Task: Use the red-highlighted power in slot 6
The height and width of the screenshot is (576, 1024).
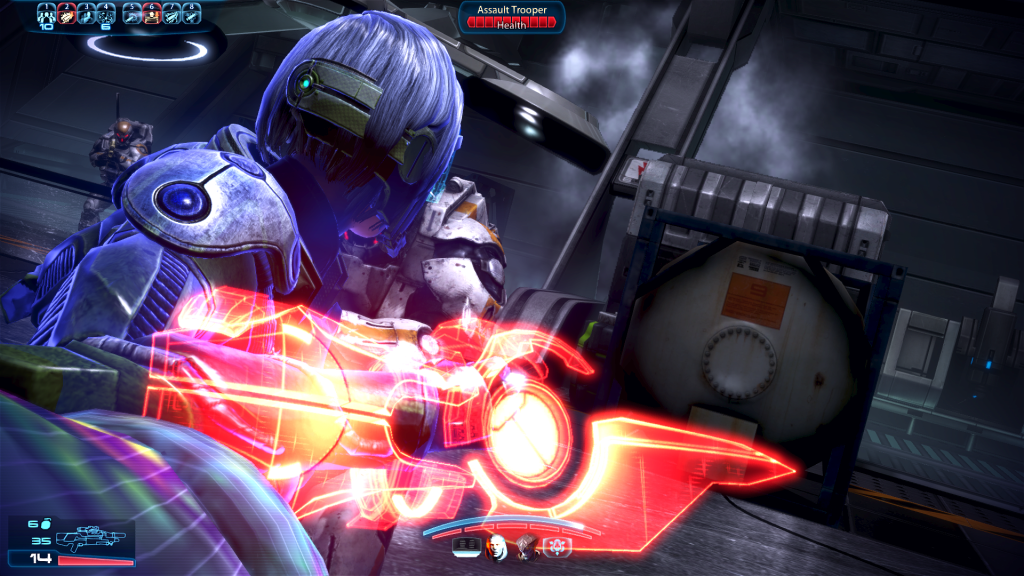Action: tap(152, 13)
